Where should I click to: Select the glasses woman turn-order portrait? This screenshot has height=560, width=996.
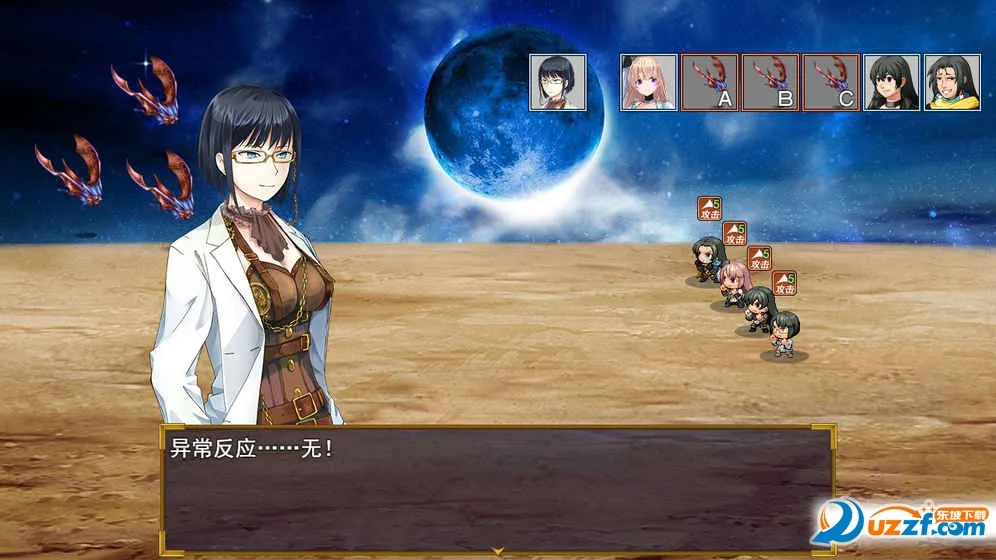tap(557, 82)
